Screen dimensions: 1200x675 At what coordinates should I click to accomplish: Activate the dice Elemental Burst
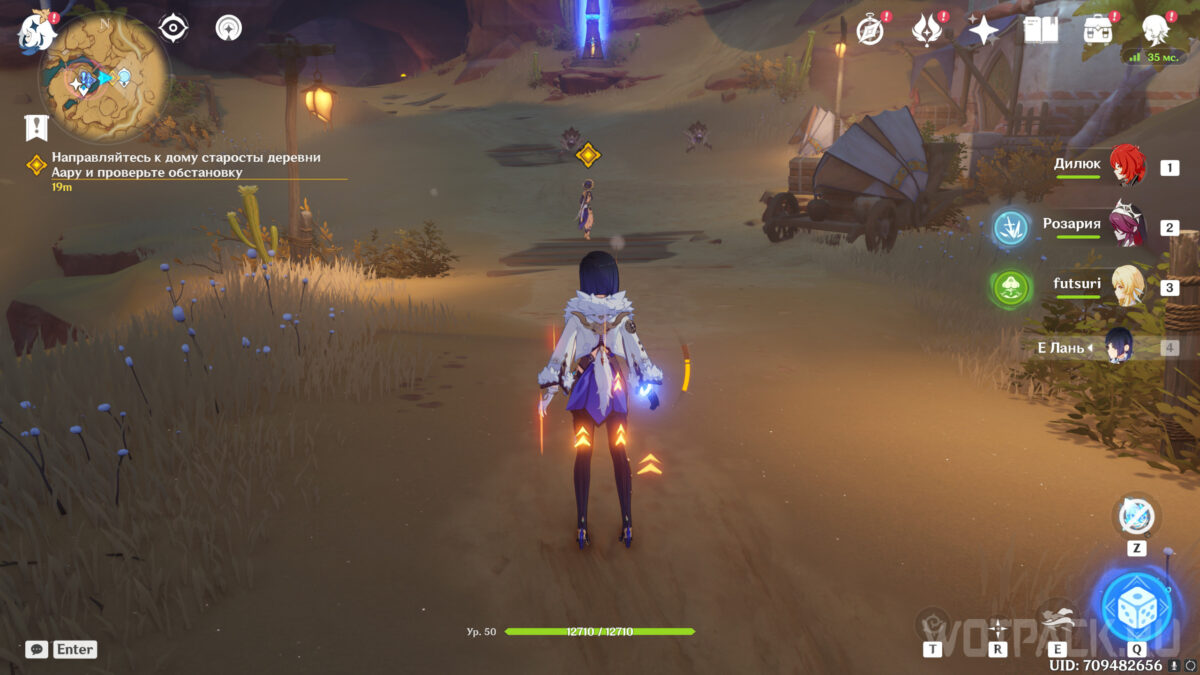tap(1136, 607)
